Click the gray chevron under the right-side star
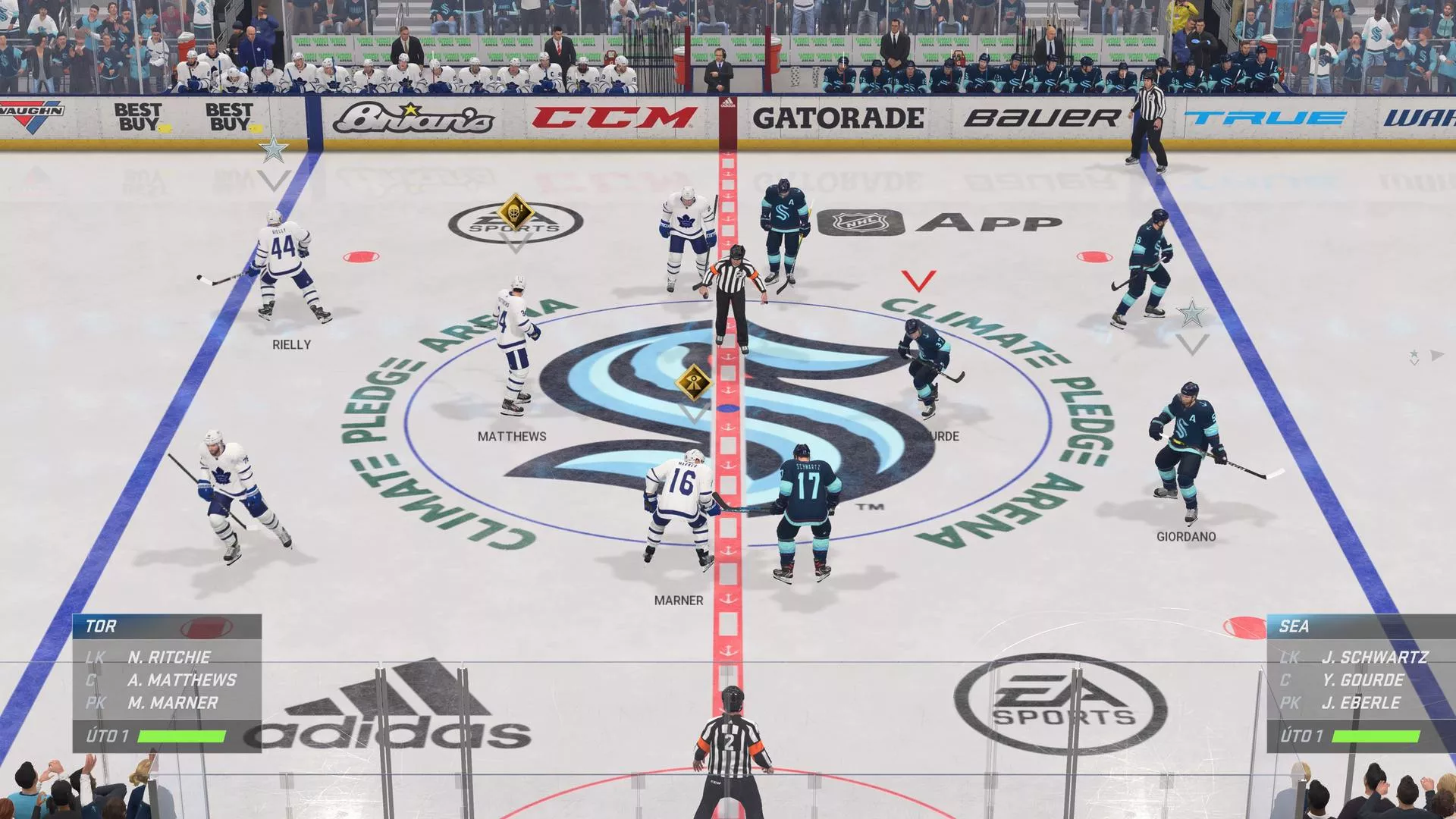 coord(1194,347)
